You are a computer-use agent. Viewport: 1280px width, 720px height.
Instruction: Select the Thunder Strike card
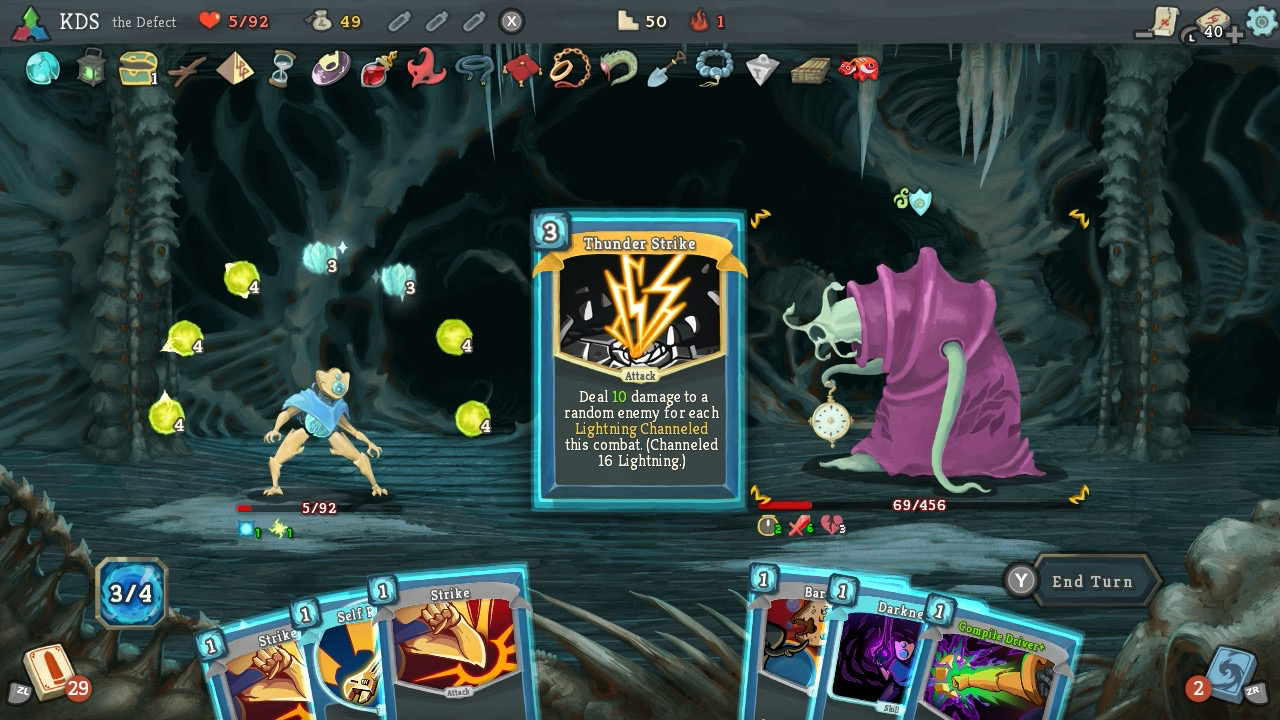pos(639,358)
